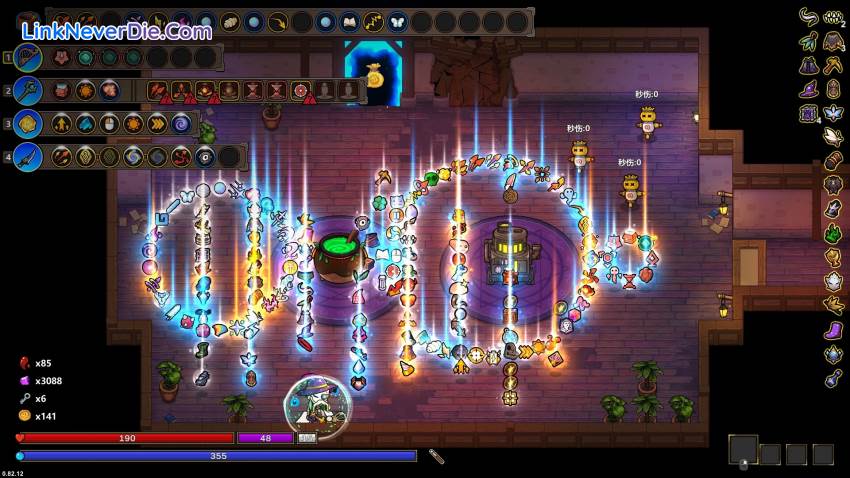
Task: Choose the white butterfly spell in top inventory
Action: [x=397, y=22]
